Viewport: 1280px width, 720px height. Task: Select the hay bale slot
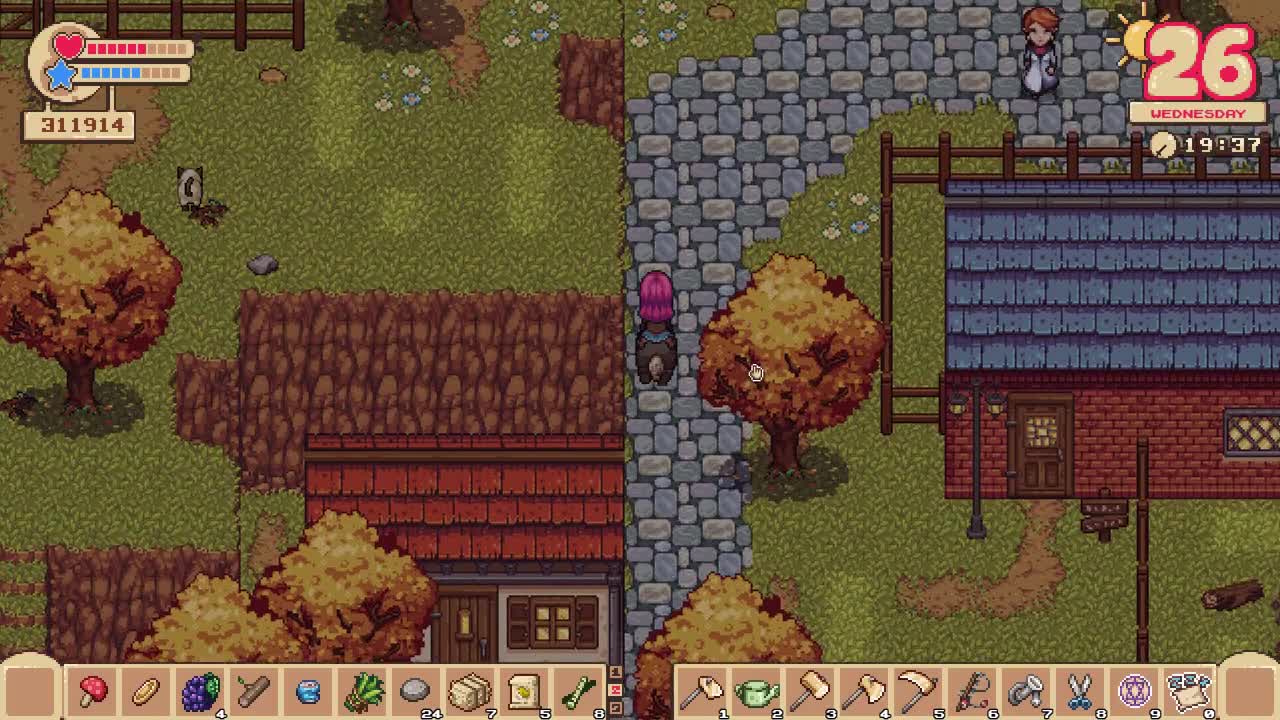469,690
